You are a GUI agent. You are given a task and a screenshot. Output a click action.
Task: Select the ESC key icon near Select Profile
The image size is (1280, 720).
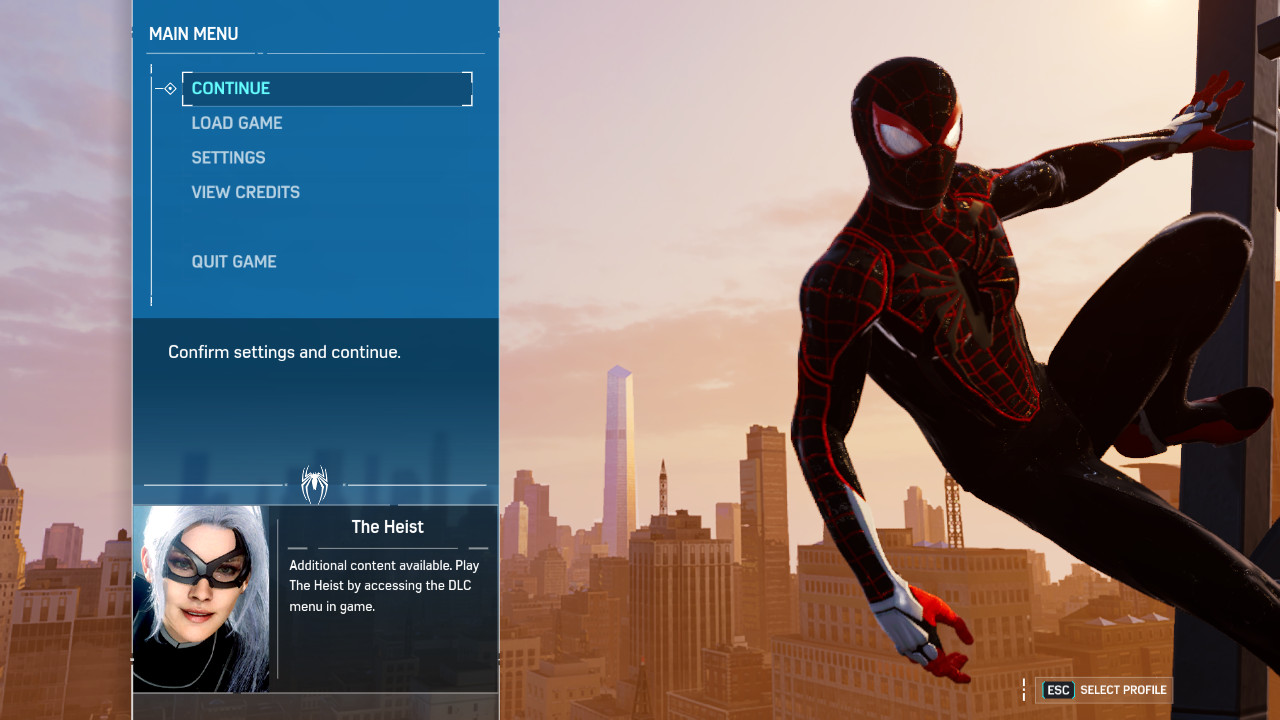(1058, 690)
